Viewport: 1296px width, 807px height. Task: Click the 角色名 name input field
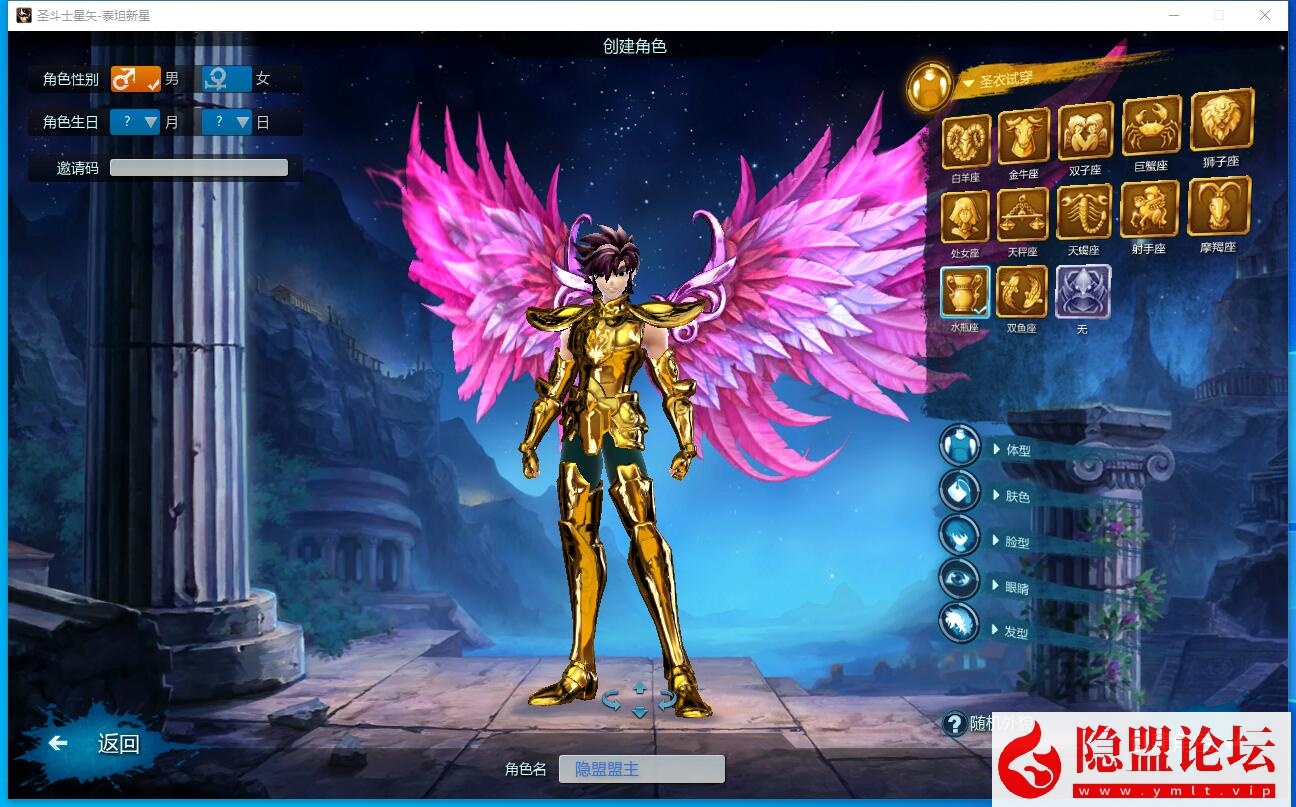click(641, 768)
